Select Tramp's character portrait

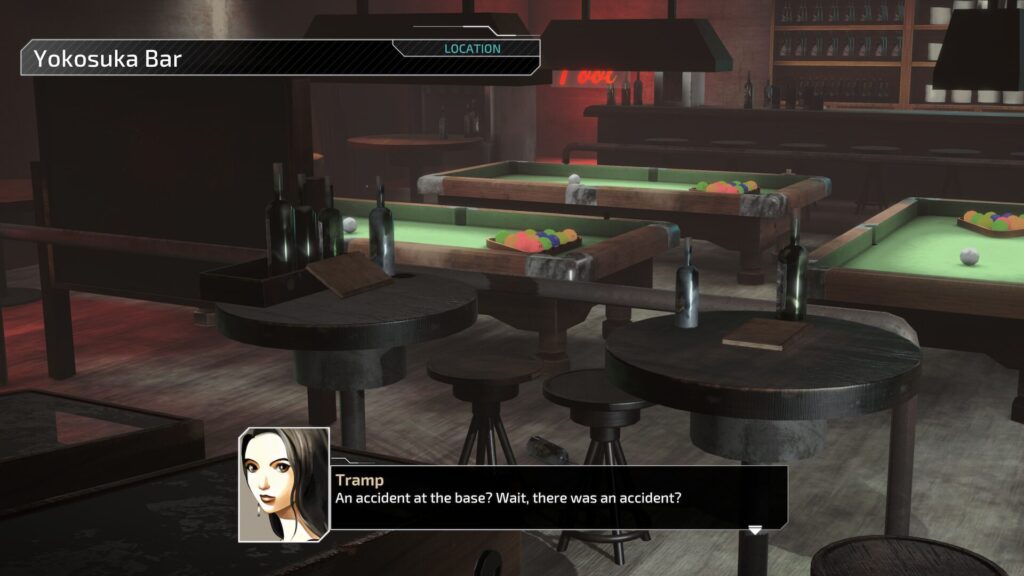[284, 484]
